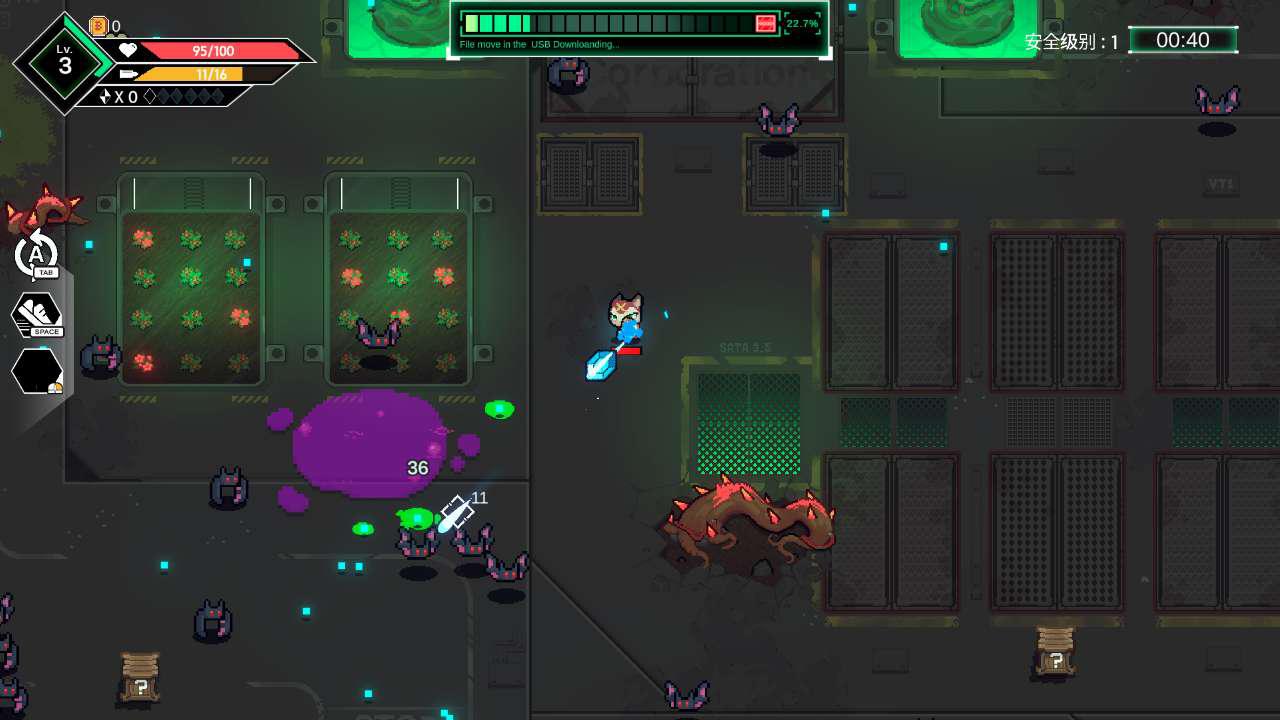
Task: Activate the auto-aim toggle icon labeled TAB
Action: 37,253
